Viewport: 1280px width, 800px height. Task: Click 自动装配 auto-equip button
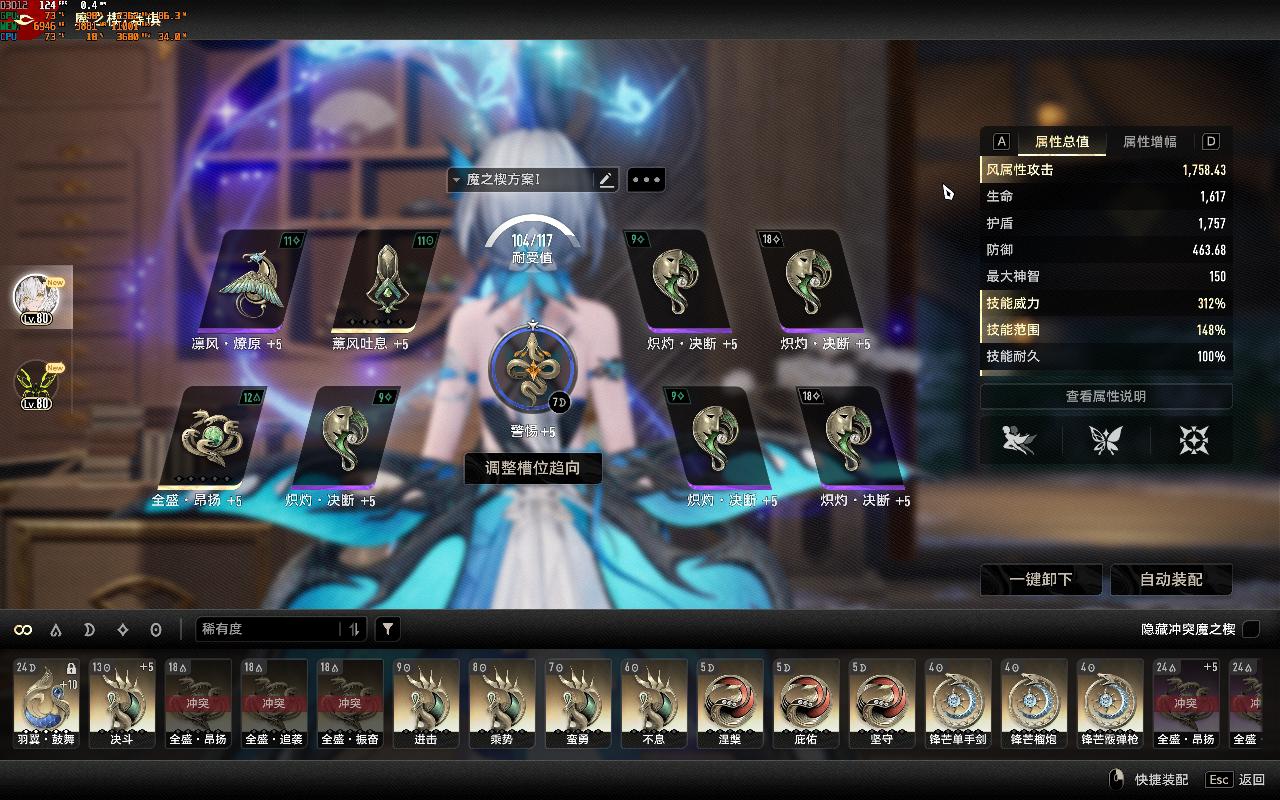pyautogui.click(x=1171, y=580)
